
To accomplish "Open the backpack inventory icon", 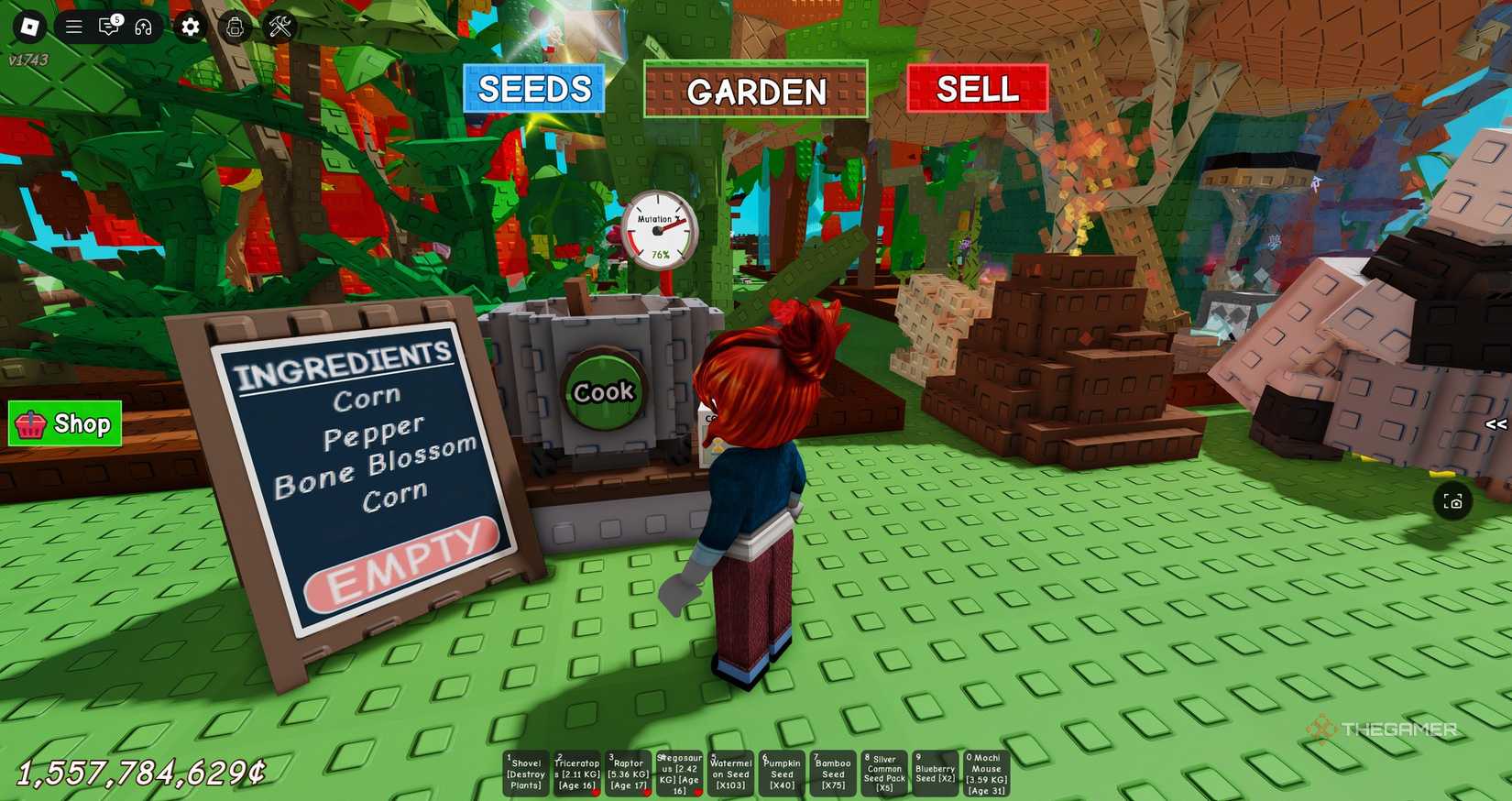I will pos(236,27).
